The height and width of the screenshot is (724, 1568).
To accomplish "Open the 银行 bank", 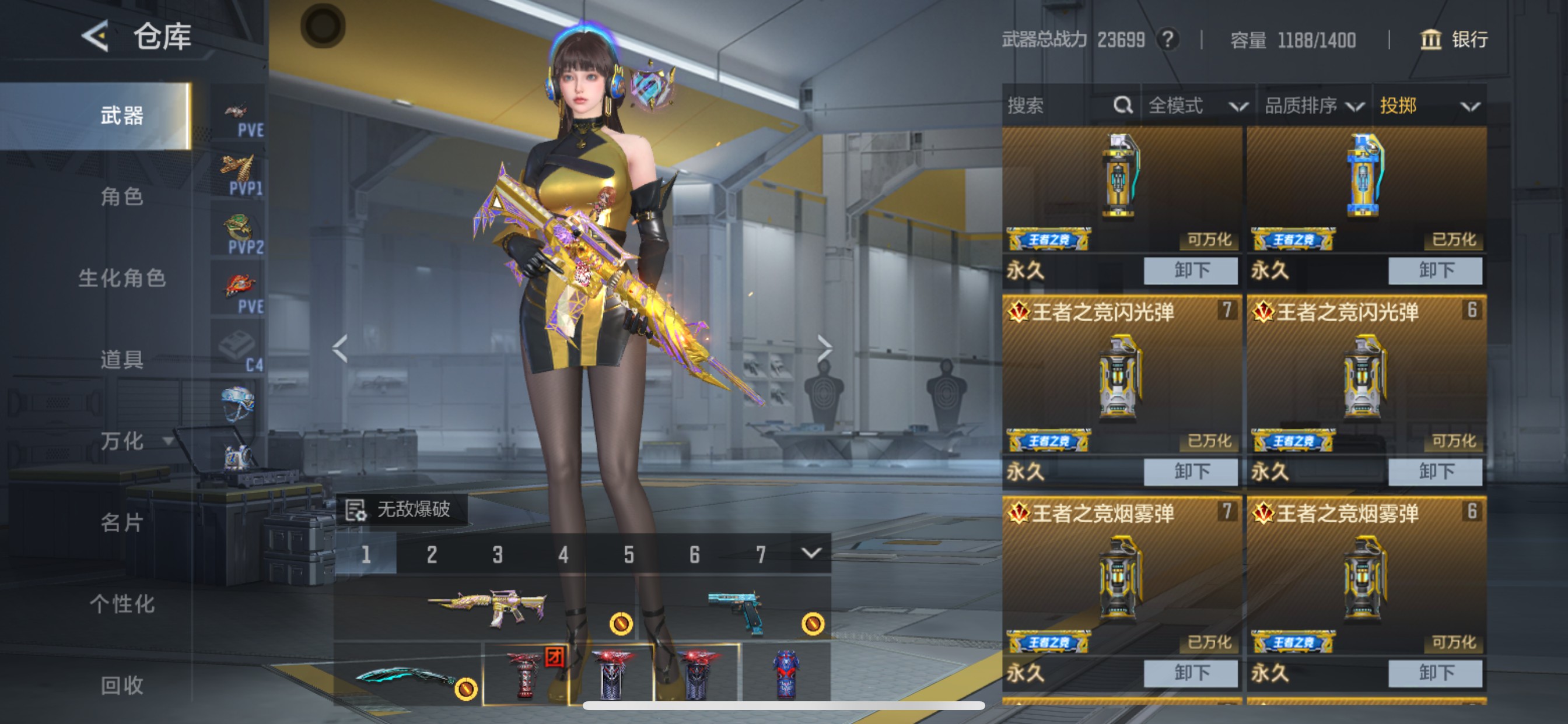I will pyautogui.click(x=1454, y=40).
